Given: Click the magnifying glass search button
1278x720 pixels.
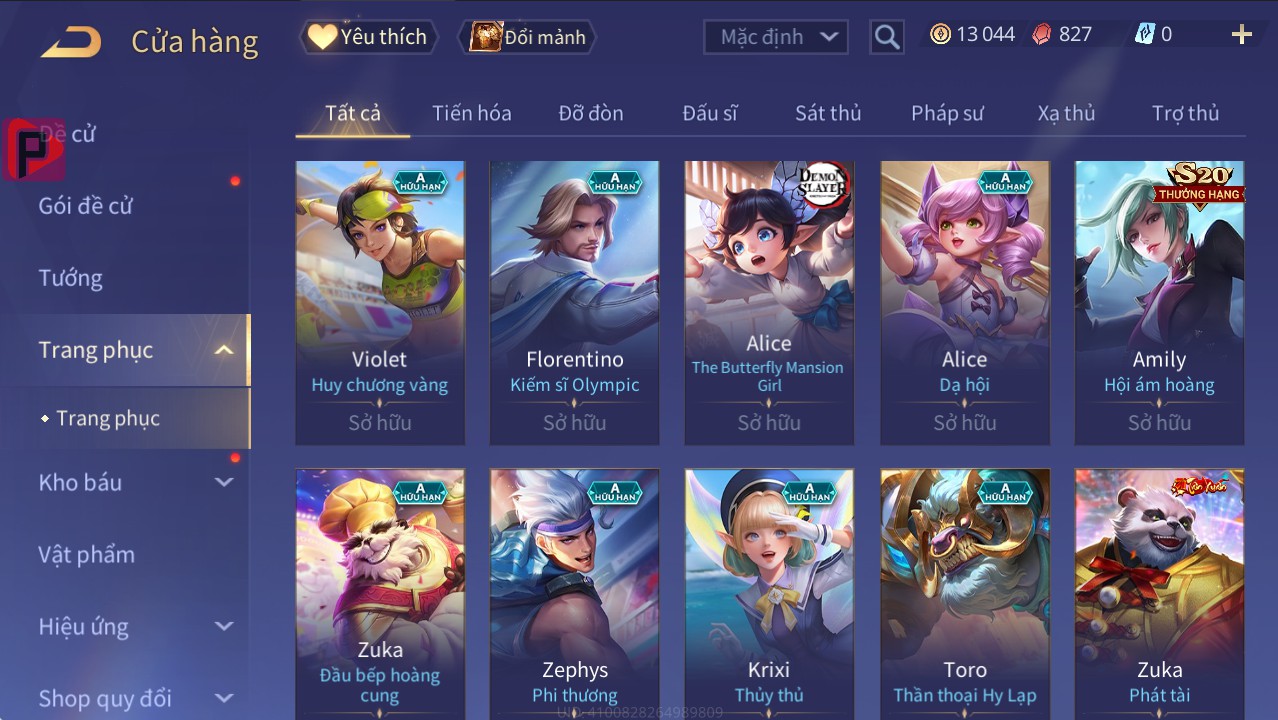Looking at the screenshot, I should 886,37.
